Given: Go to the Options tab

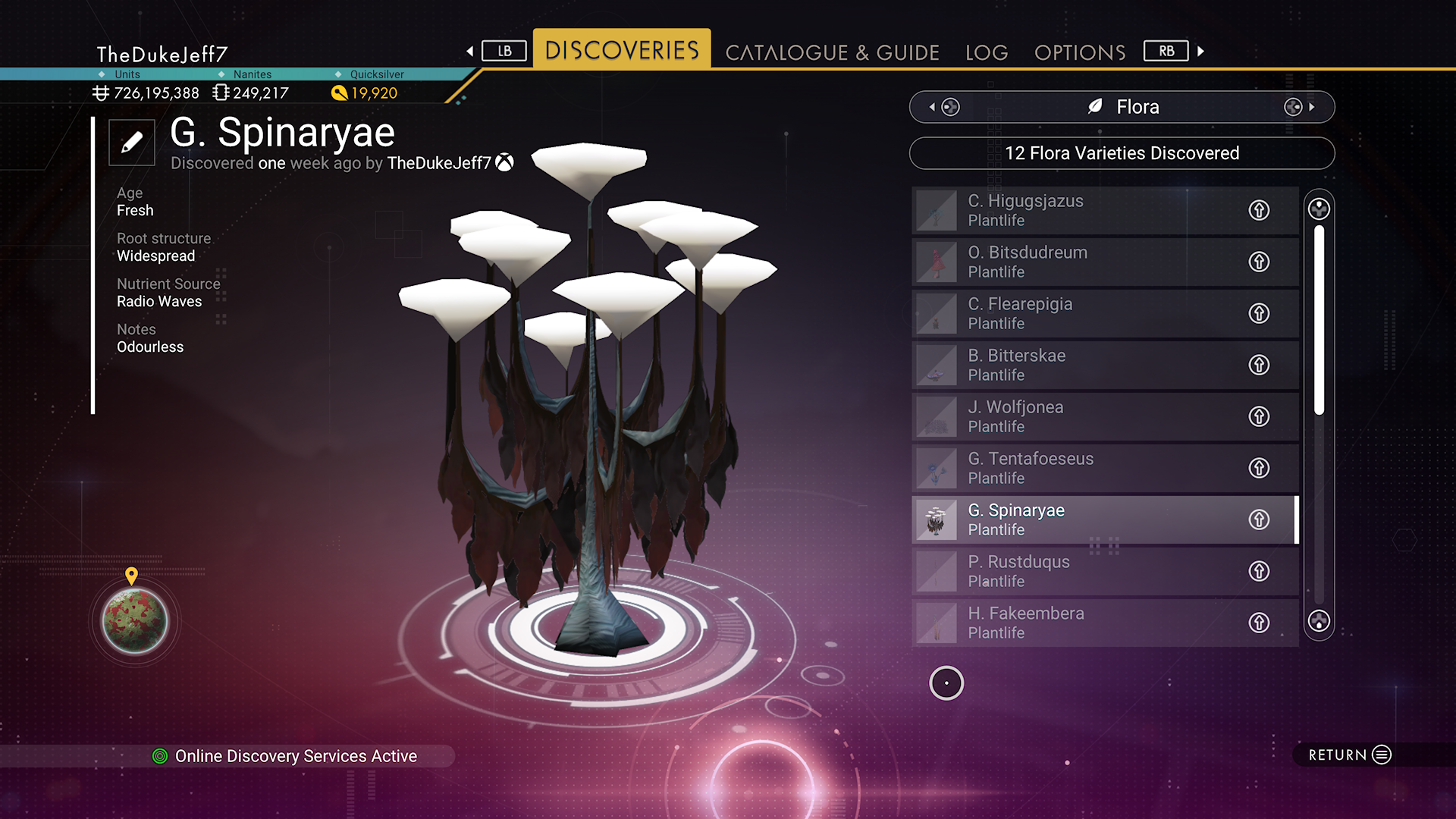Looking at the screenshot, I should [x=1079, y=52].
